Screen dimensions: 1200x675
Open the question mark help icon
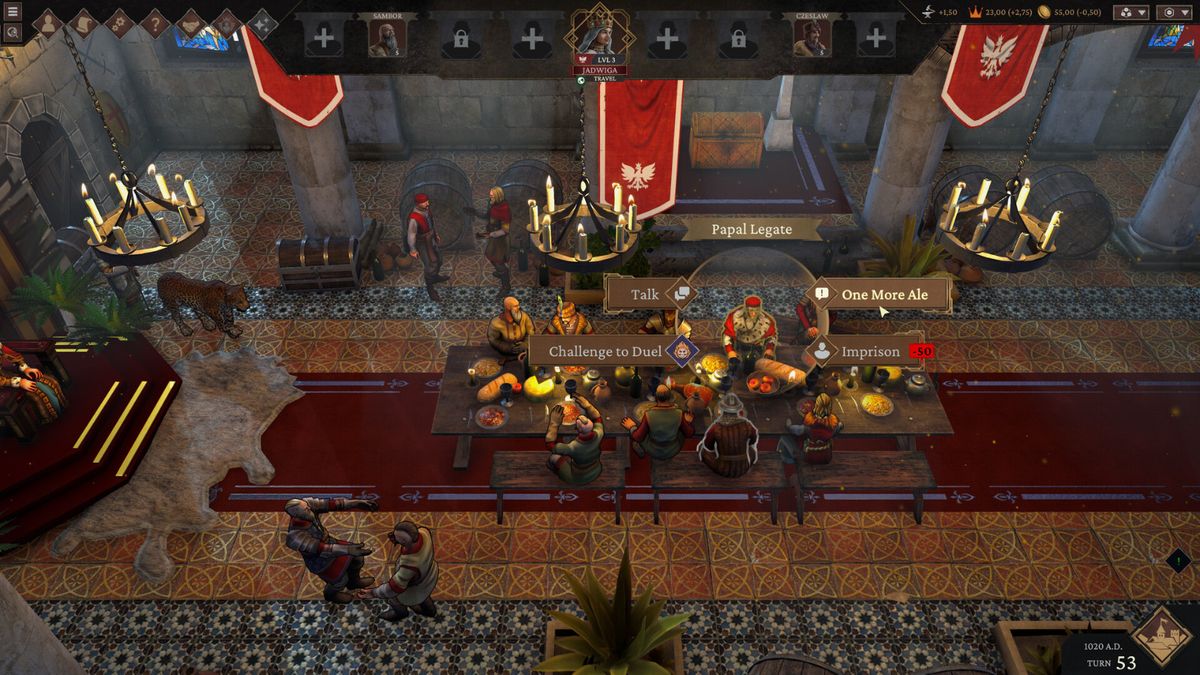[x=155, y=23]
